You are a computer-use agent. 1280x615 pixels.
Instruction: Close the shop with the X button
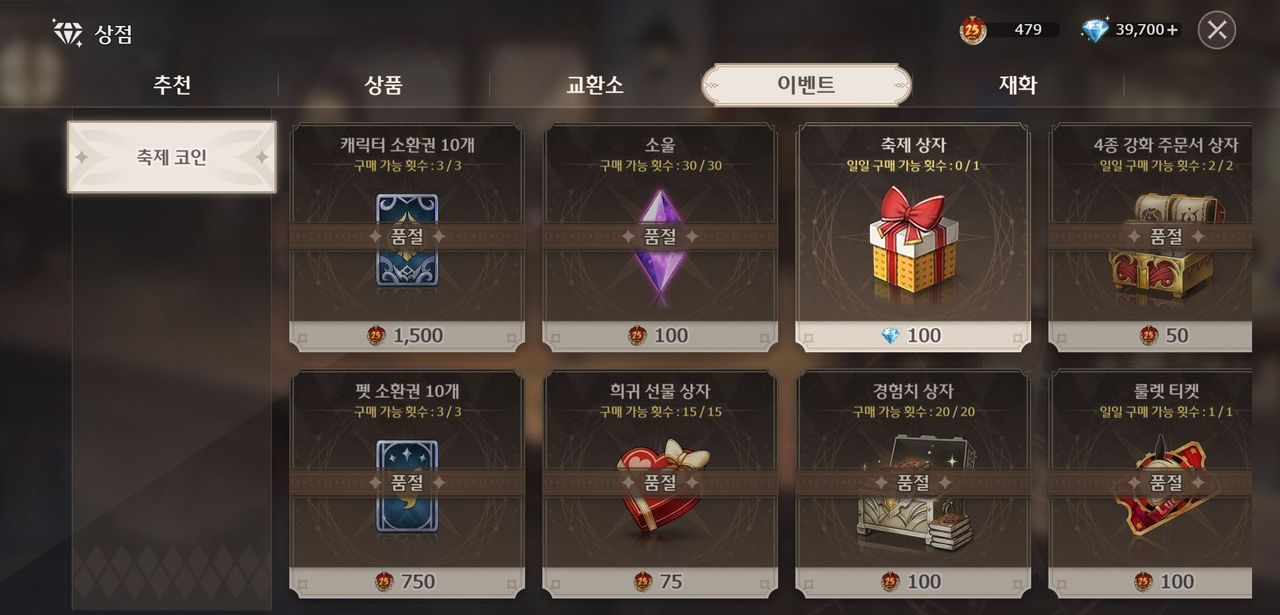tap(1216, 30)
